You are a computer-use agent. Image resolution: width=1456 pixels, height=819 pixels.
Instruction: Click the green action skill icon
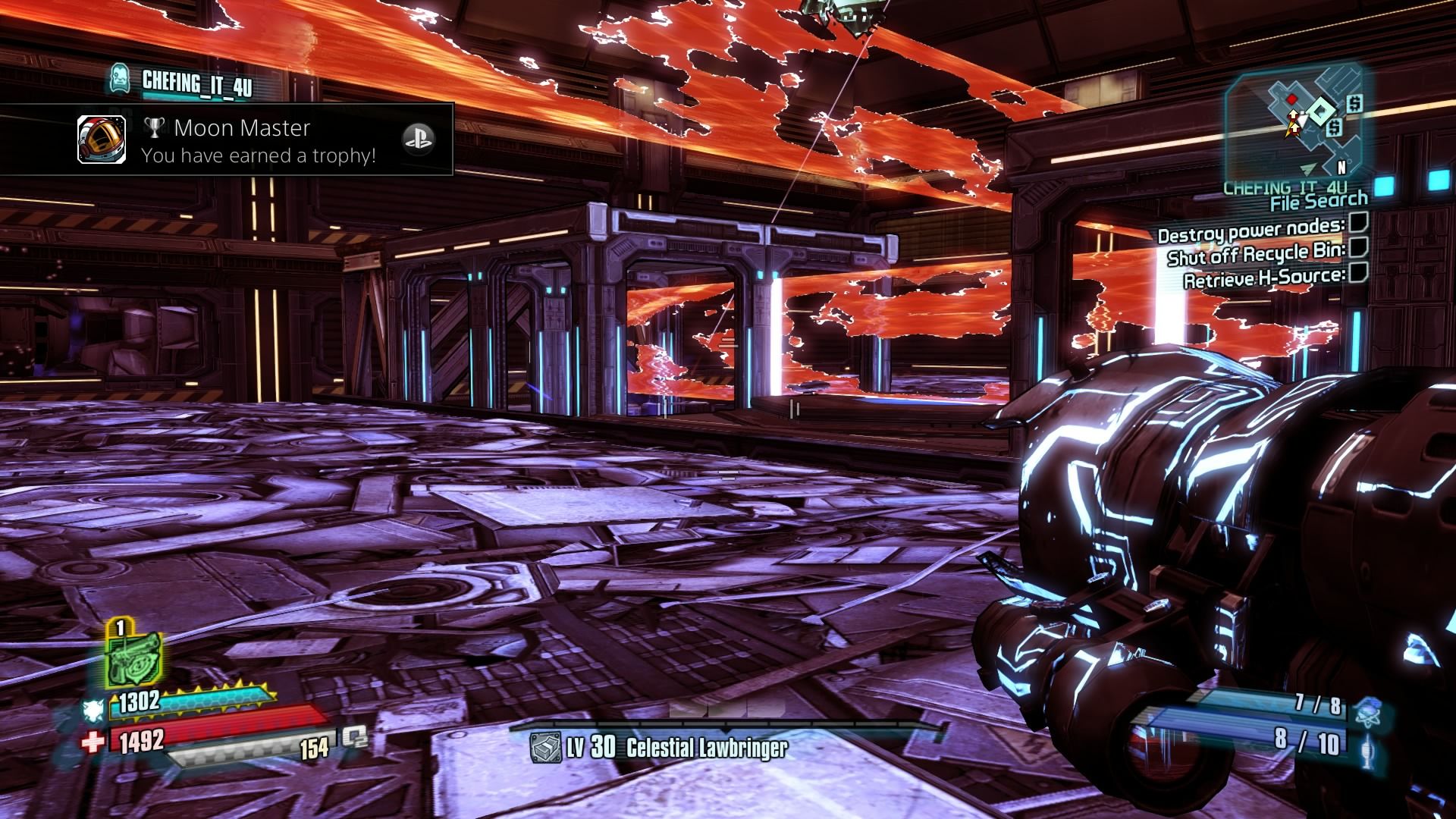coord(133,660)
